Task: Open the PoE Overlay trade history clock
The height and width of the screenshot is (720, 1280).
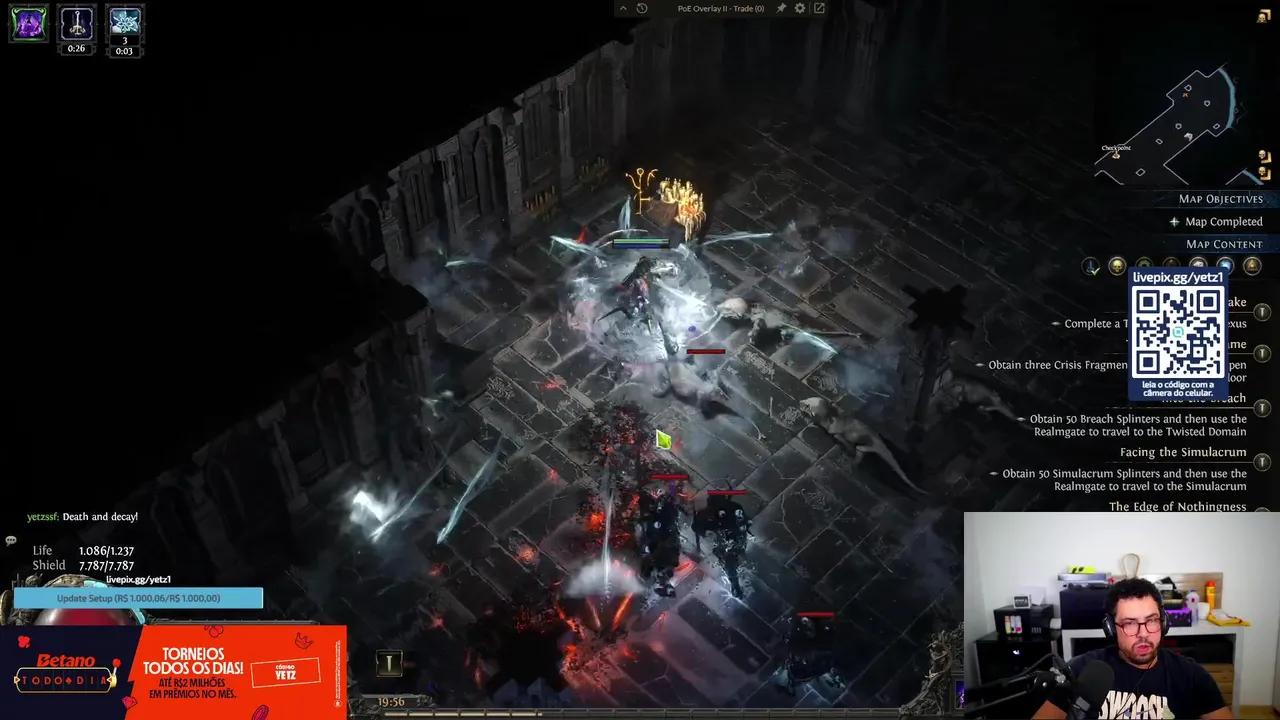Action: (642, 8)
